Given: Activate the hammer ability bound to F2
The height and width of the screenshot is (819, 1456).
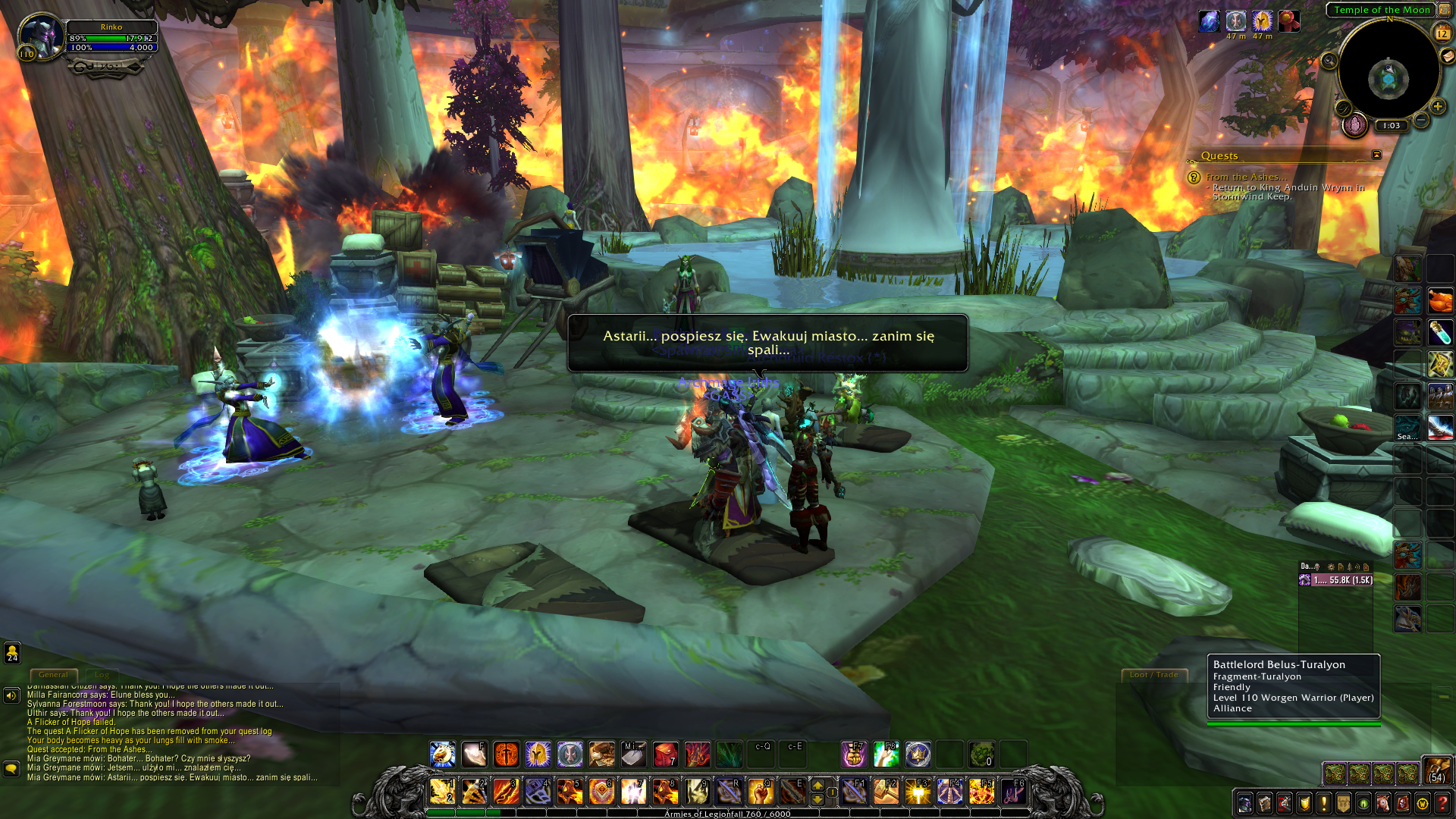Looking at the screenshot, I should coord(886,792).
